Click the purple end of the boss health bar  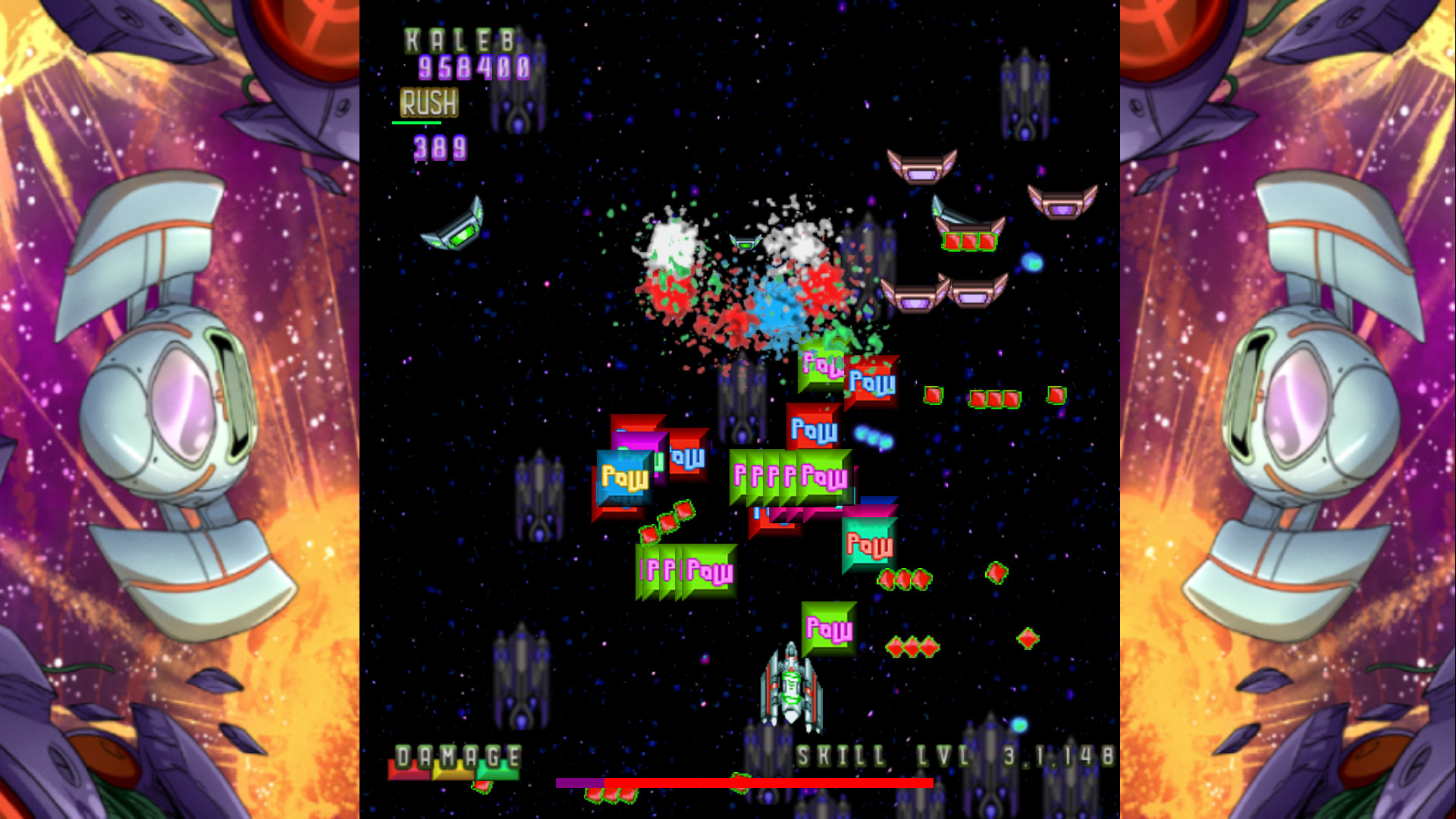tap(578, 783)
